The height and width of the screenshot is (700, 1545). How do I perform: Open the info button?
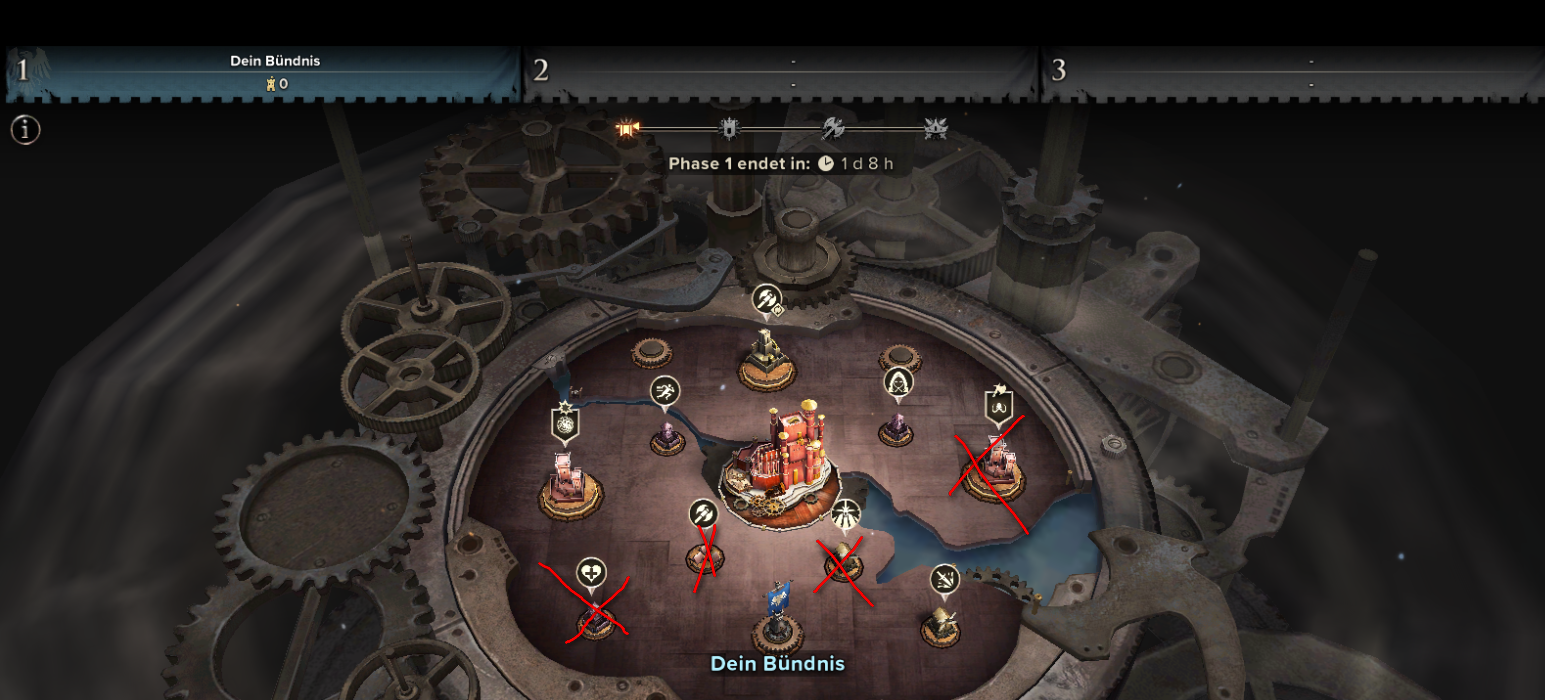coord(25,130)
